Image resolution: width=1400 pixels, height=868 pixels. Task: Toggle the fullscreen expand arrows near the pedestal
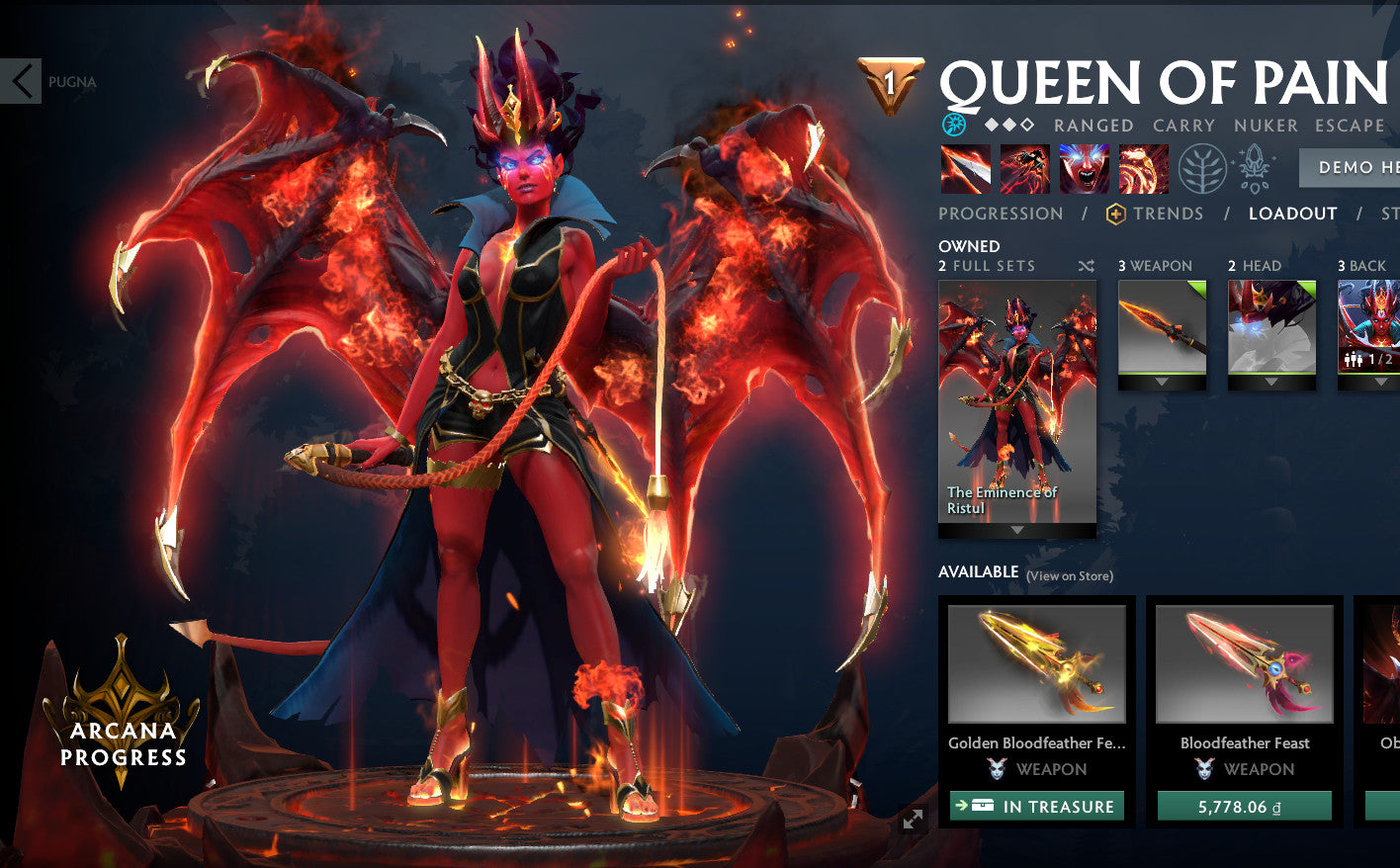click(912, 818)
